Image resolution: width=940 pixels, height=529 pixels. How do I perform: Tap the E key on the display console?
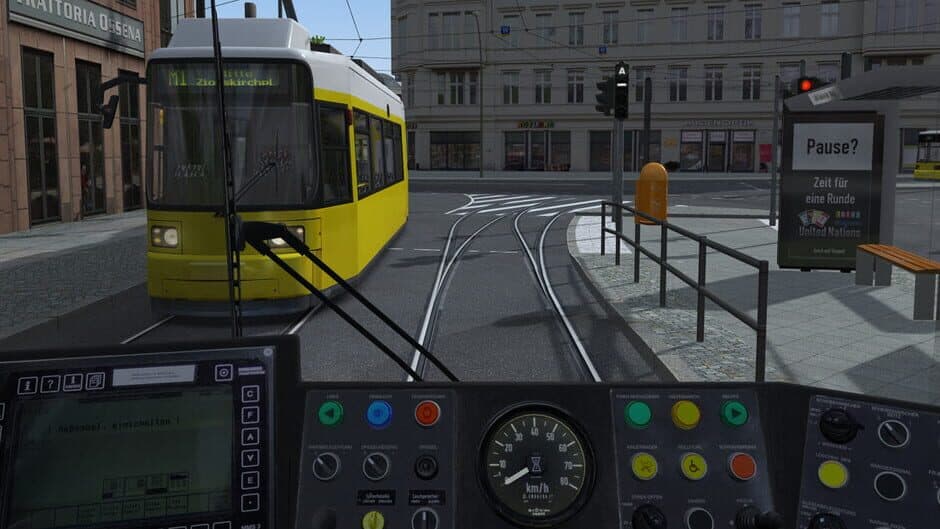point(250,480)
